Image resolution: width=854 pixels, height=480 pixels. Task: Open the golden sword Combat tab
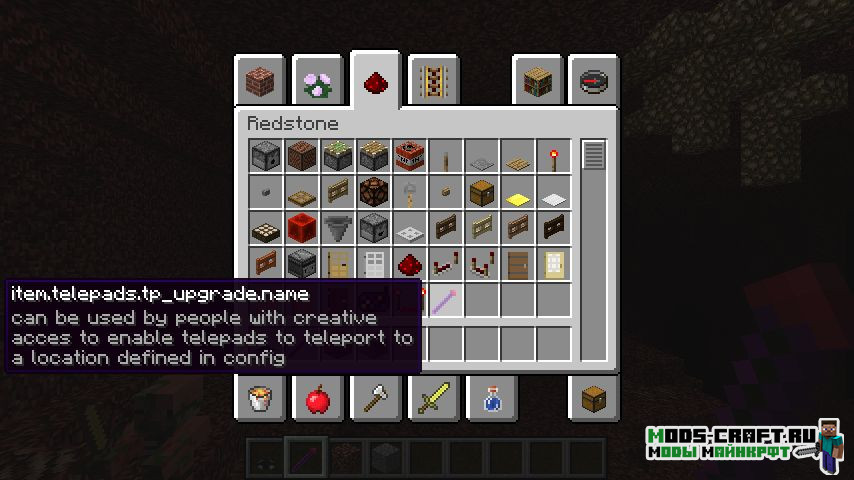pyautogui.click(x=433, y=400)
